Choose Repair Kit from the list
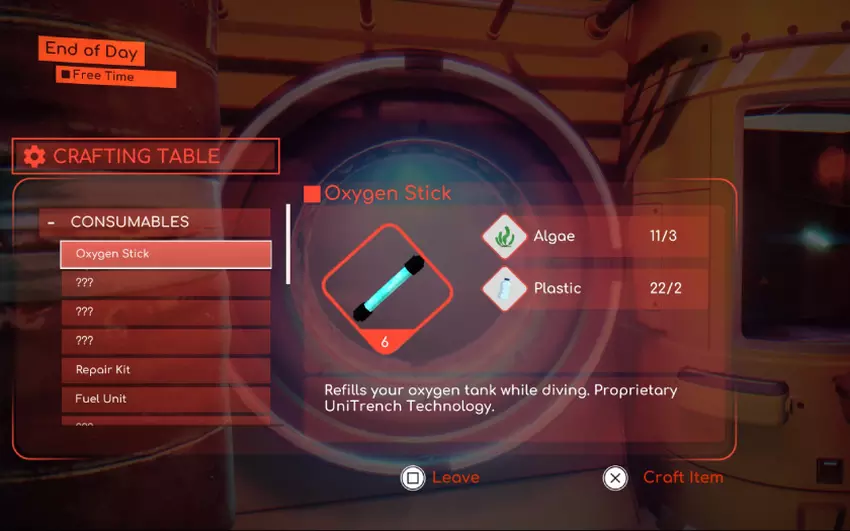850x531 pixels. pos(165,370)
